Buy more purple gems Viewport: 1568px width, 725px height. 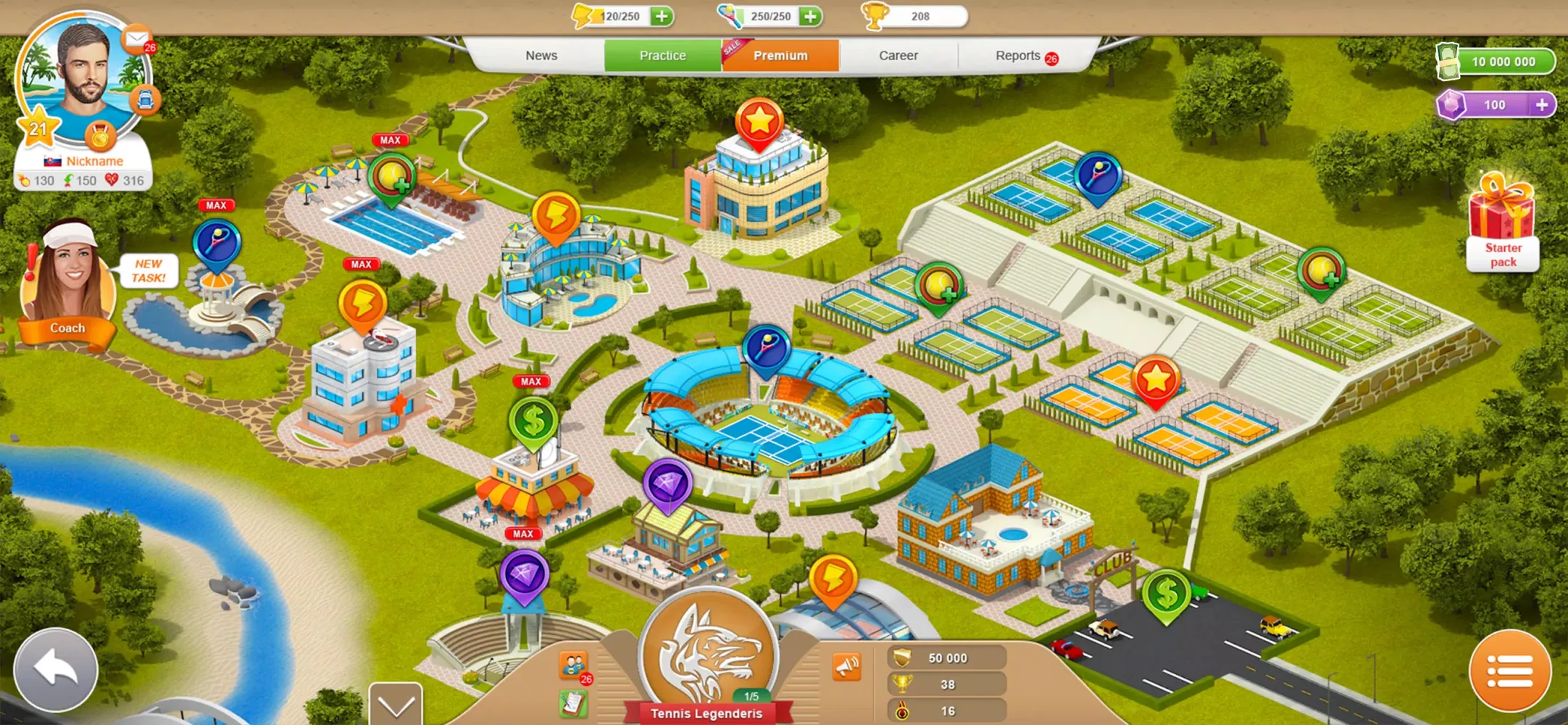(x=1542, y=105)
